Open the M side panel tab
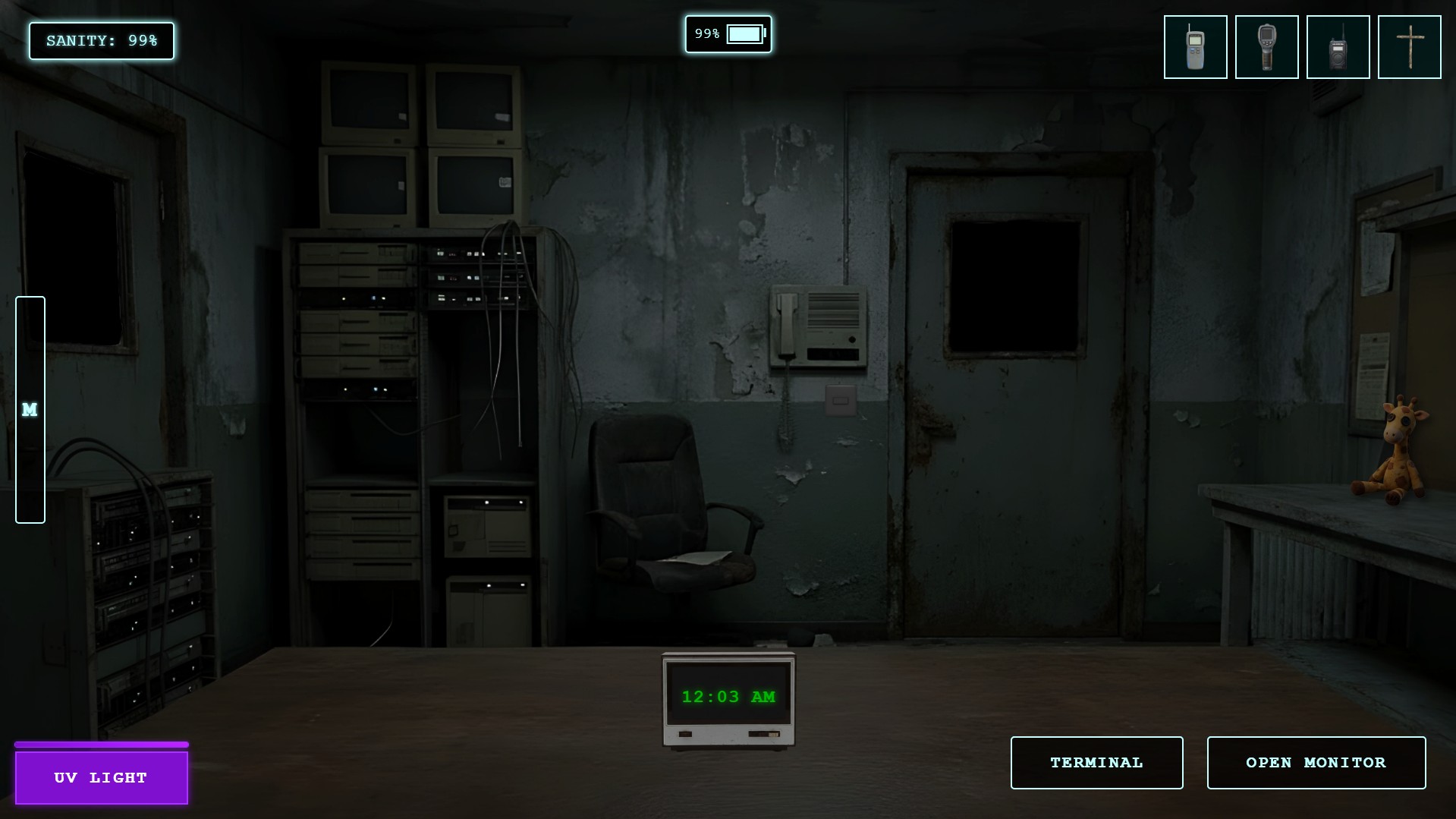Viewport: 1456px width, 819px height. (x=30, y=410)
